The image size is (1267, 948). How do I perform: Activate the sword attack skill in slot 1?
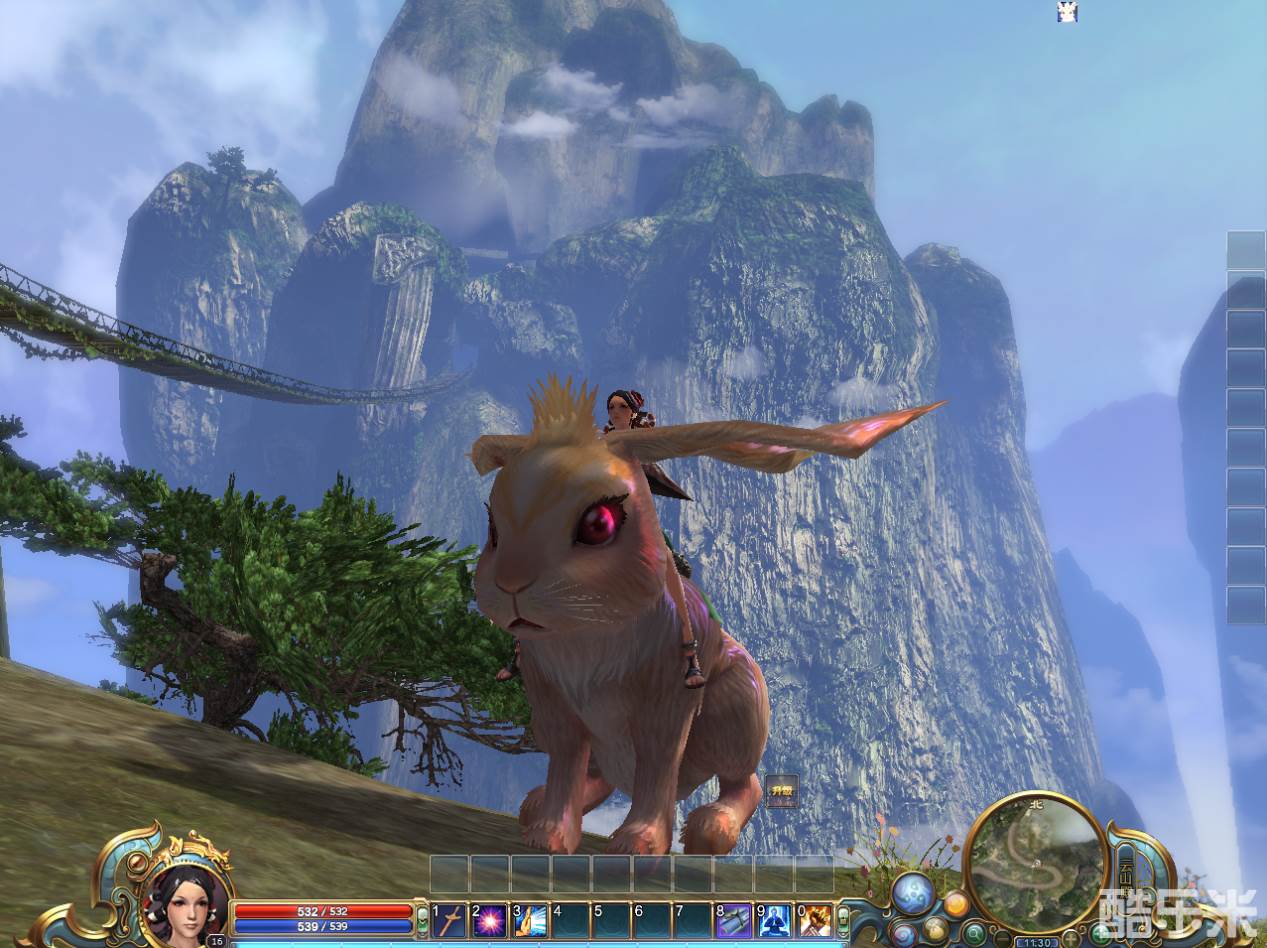450,920
